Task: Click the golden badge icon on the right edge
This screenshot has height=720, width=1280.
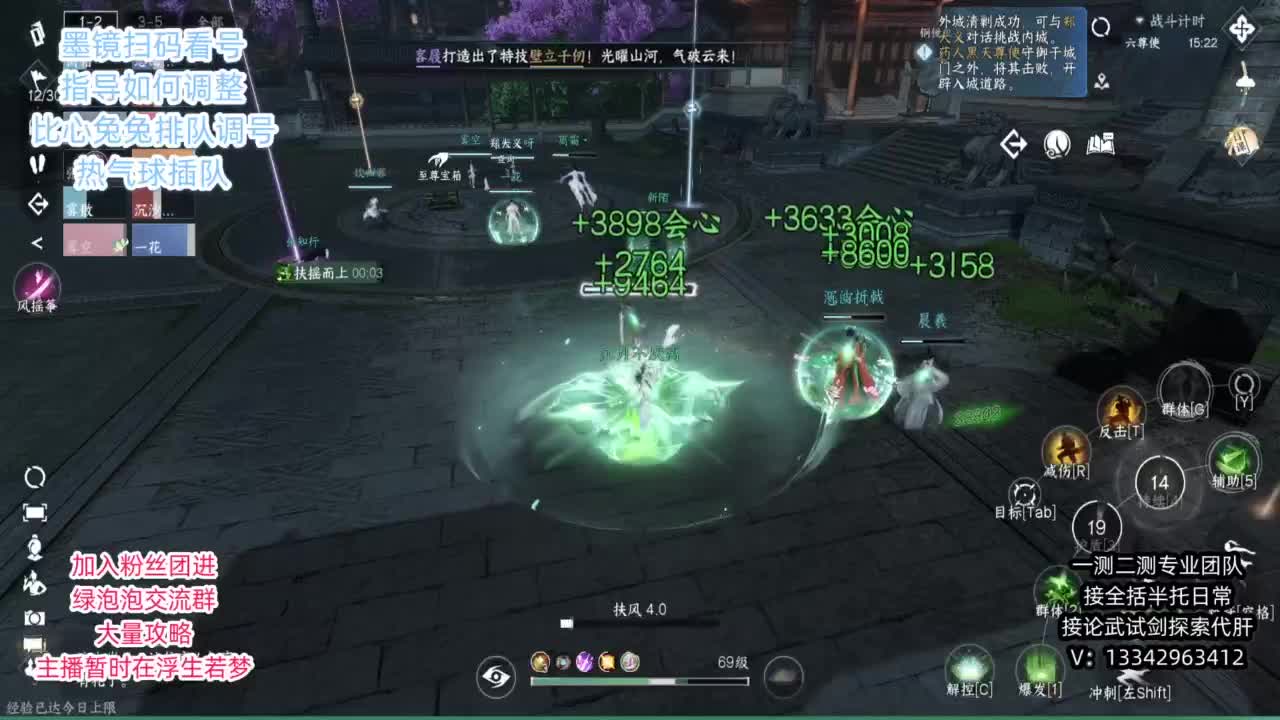Action: 1243,139
